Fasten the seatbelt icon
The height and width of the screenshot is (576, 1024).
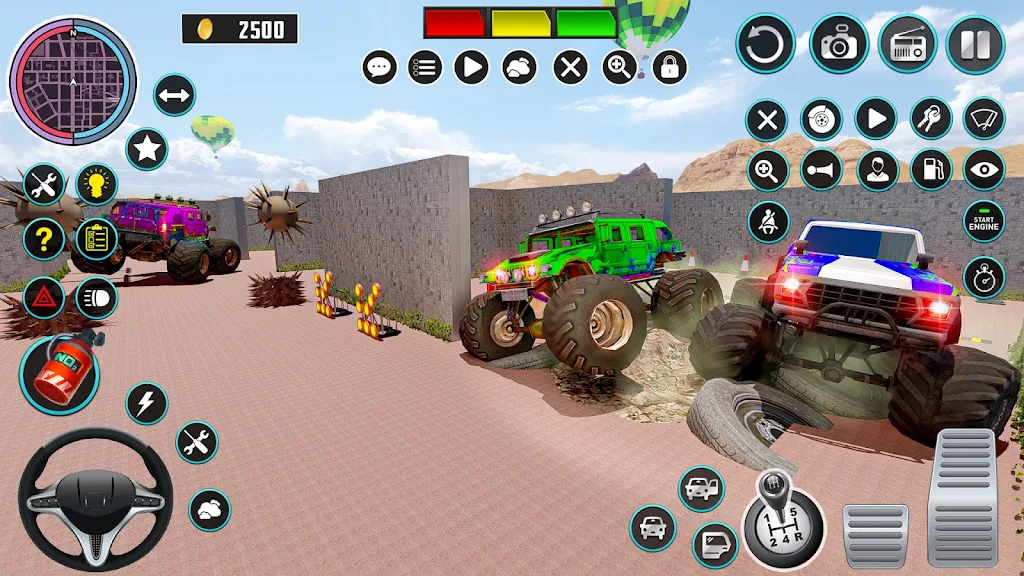click(x=767, y=221)
